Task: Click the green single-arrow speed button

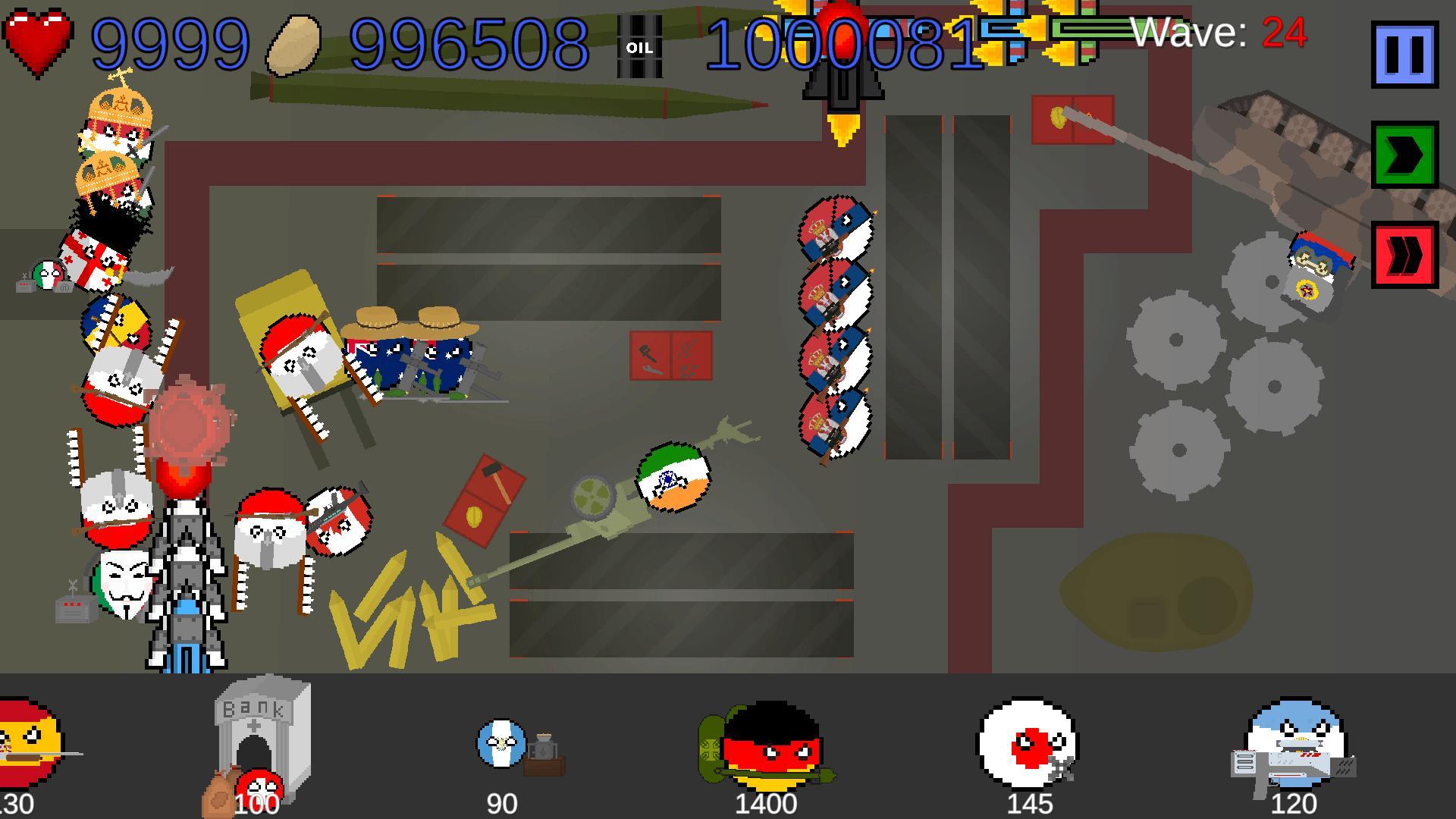Action: click(x=1404, y=154)
